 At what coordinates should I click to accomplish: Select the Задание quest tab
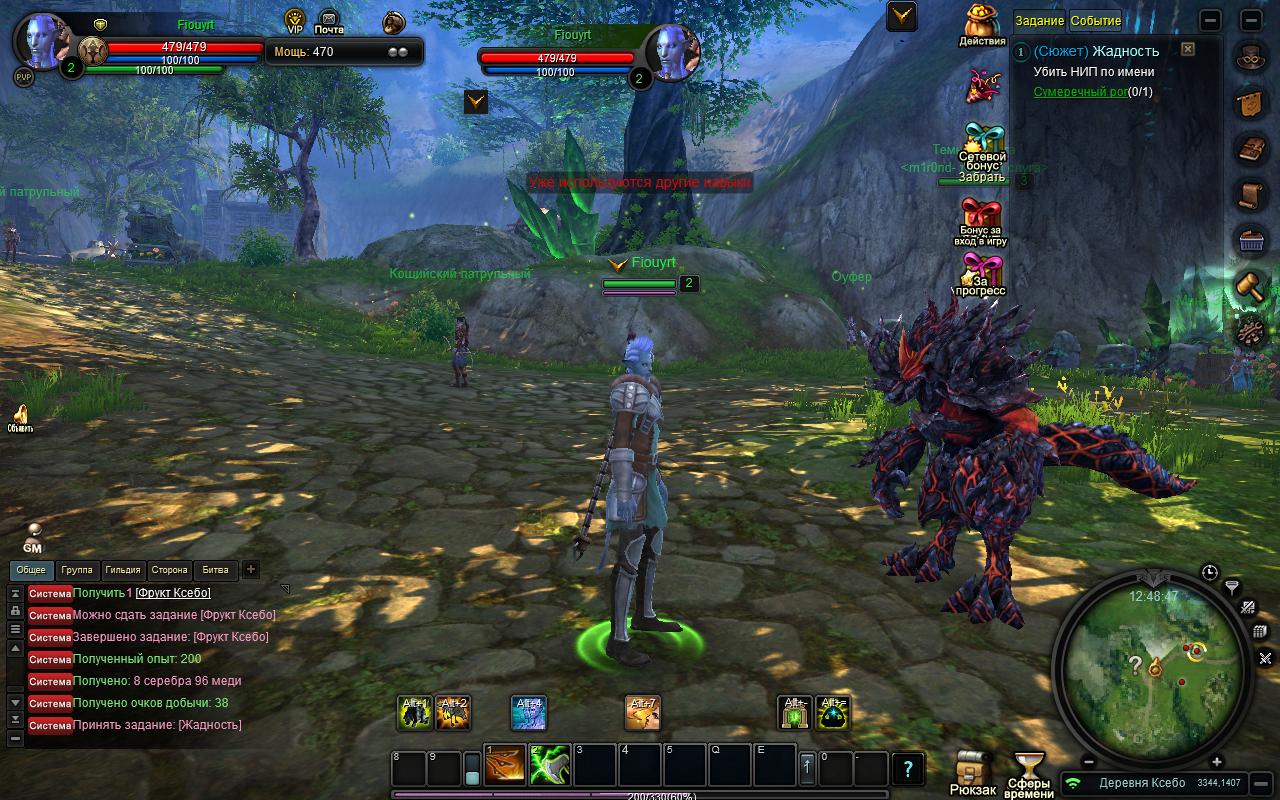click(1039, 20)
